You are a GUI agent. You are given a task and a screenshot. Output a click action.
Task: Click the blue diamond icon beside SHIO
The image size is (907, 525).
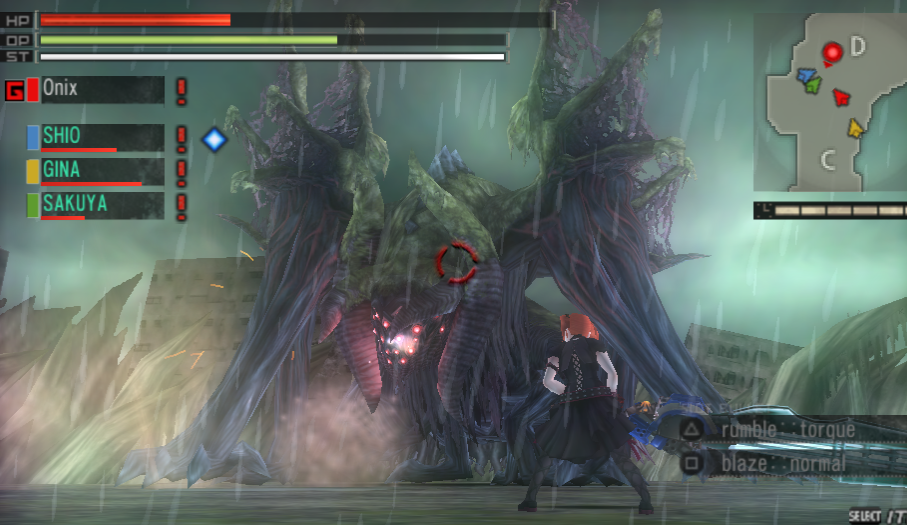(214, 138)
